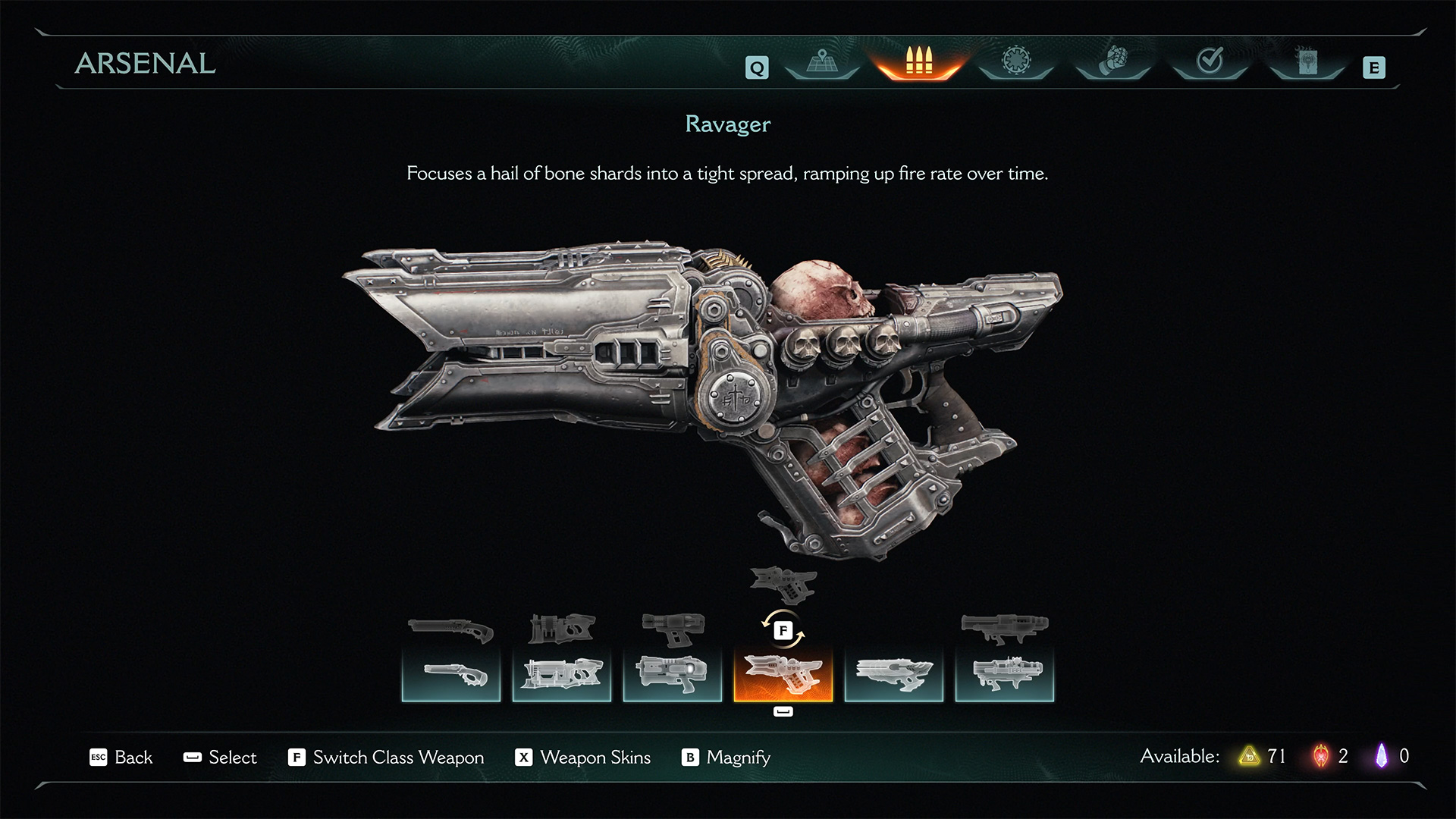Select the highlighted Ravager slot
This screenshot has height=819, width=1456.
(x=783, y=674)
